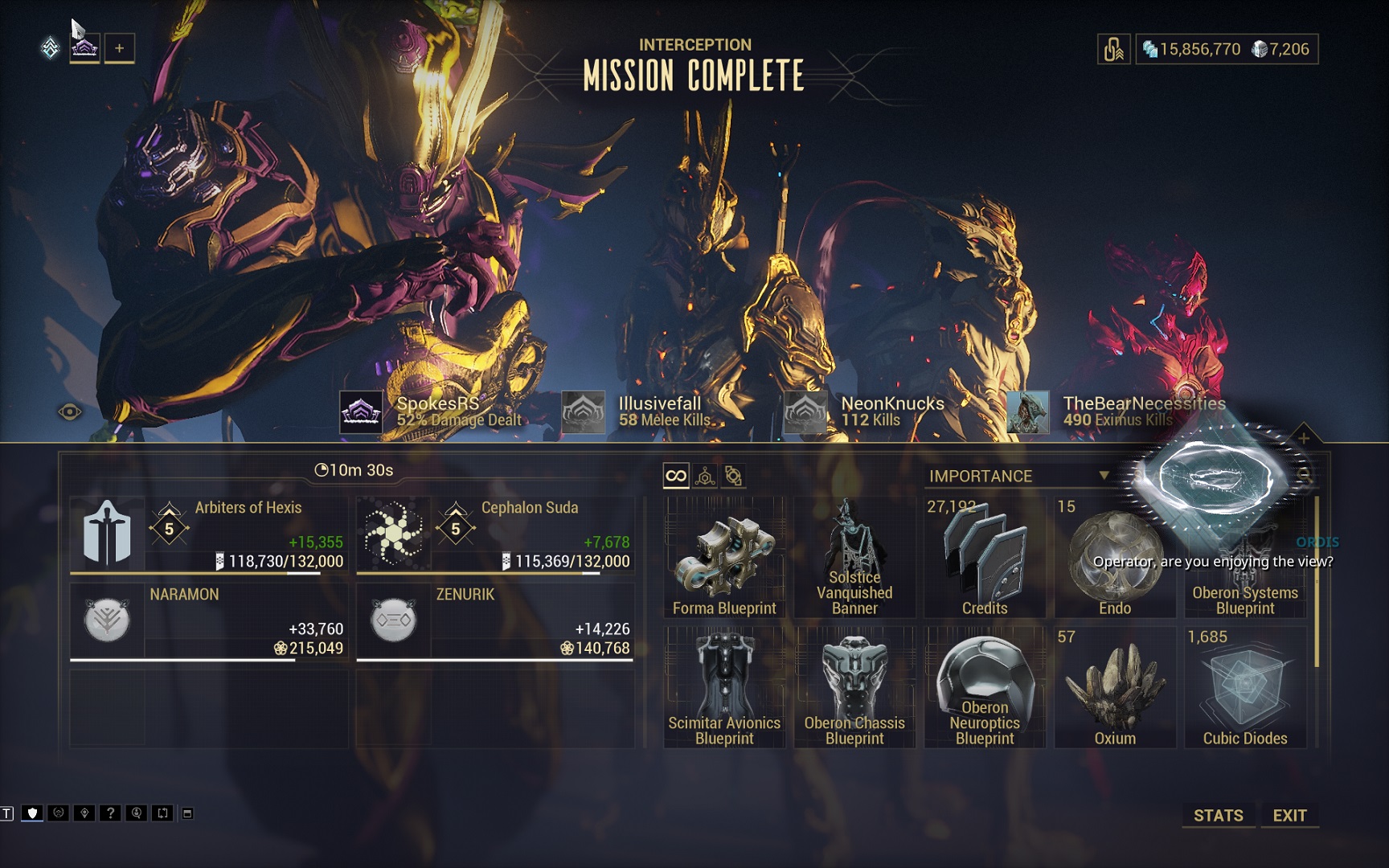Viewport: 1389px width, 868px height.
Task: Select the Solstice Vanquished Banner reward
Action: coord(854,558)
